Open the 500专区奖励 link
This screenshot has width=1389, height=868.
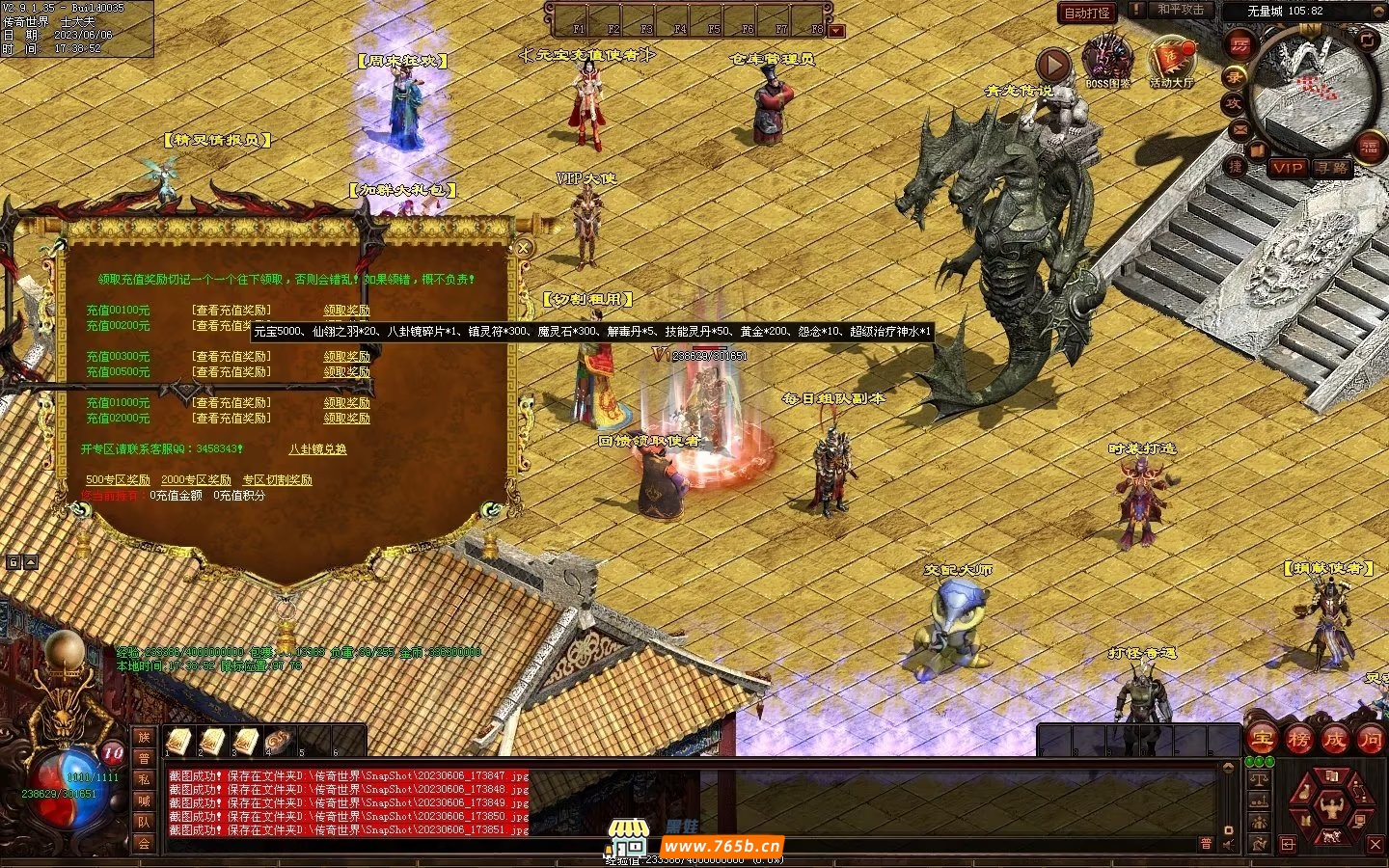pyautogui.click(x=118, y=480)
